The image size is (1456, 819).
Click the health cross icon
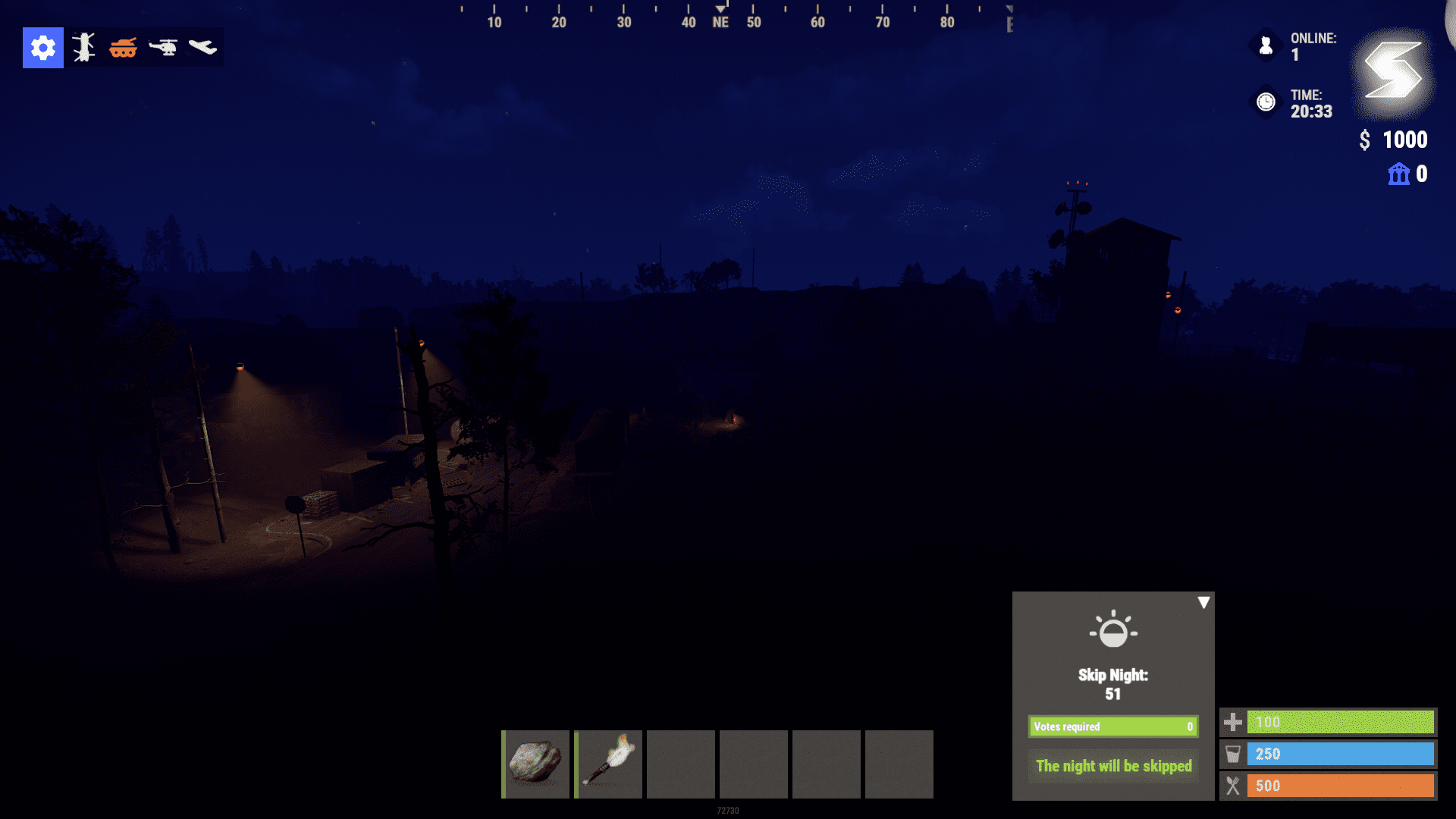[1235, 722]
